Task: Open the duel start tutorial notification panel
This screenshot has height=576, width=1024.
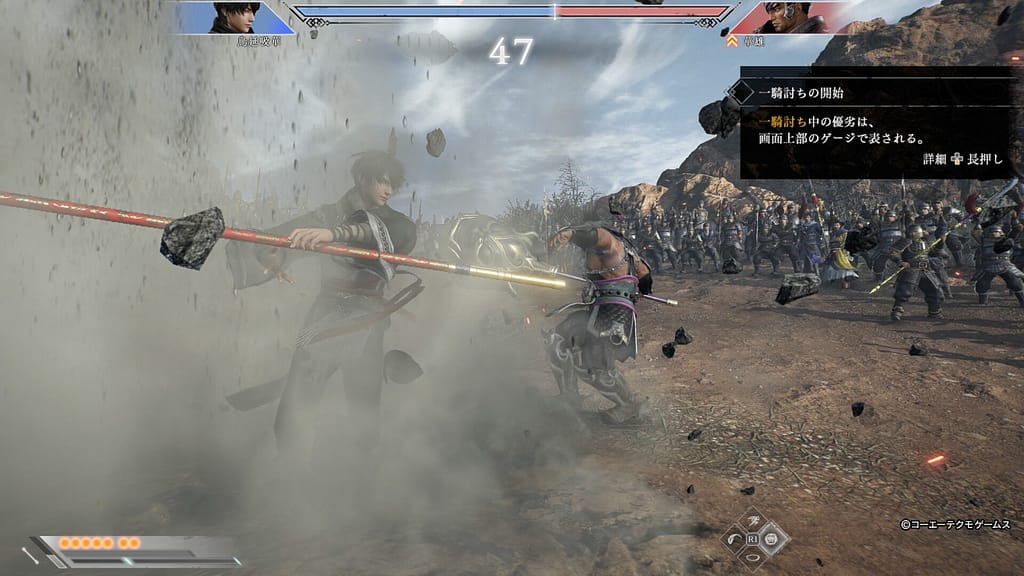Action: [876, 123]
